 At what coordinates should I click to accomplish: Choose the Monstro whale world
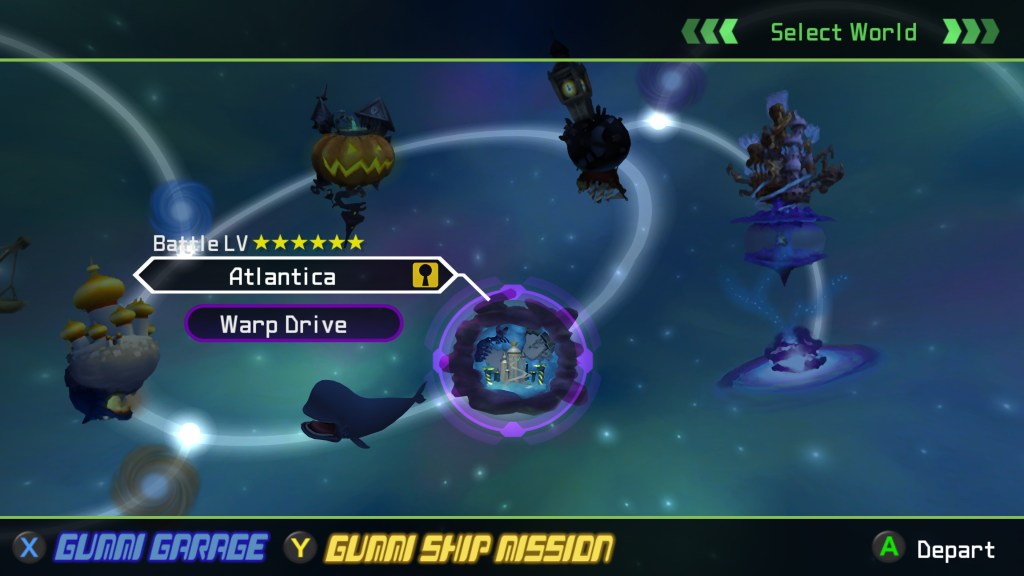[x=355, y=410]
